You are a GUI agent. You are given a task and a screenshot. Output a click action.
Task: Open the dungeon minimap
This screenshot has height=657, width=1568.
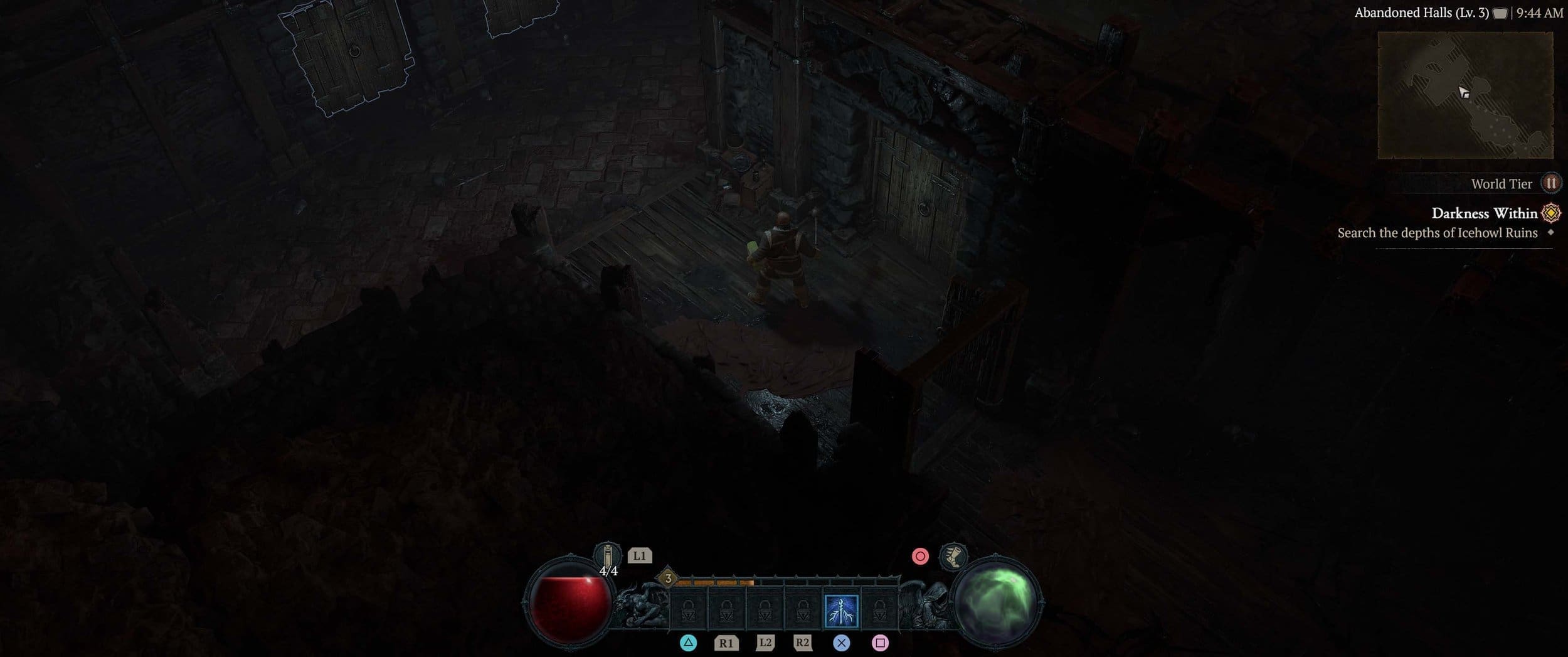pos(1465,95)
